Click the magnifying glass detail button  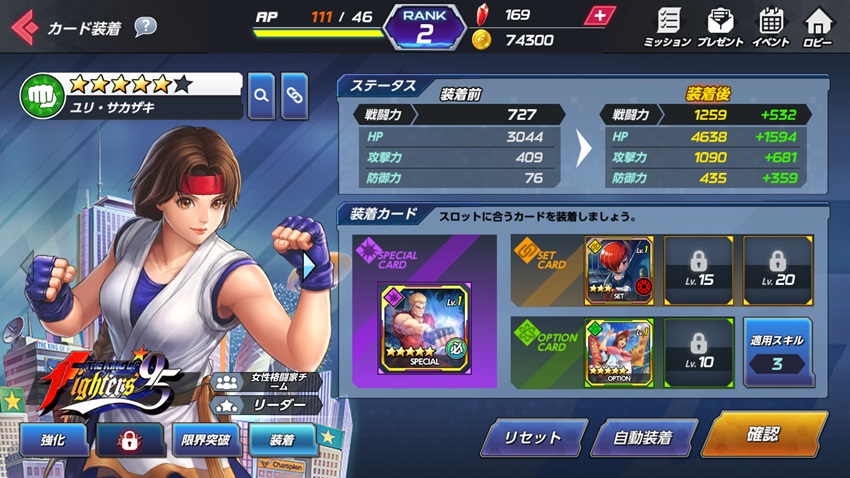point(261,96)
